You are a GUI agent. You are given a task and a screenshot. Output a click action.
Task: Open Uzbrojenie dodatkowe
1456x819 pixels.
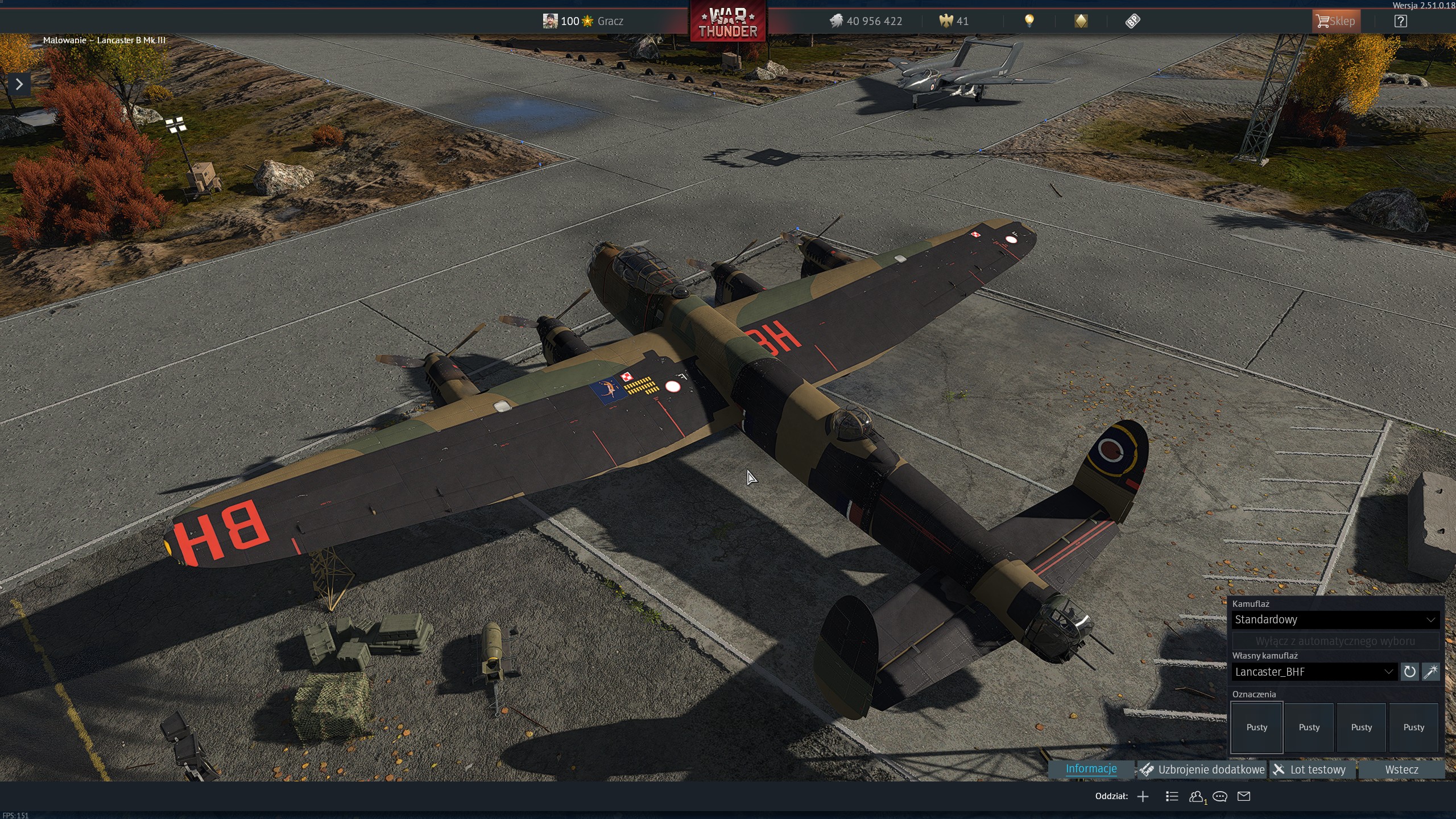point(1203,770)
